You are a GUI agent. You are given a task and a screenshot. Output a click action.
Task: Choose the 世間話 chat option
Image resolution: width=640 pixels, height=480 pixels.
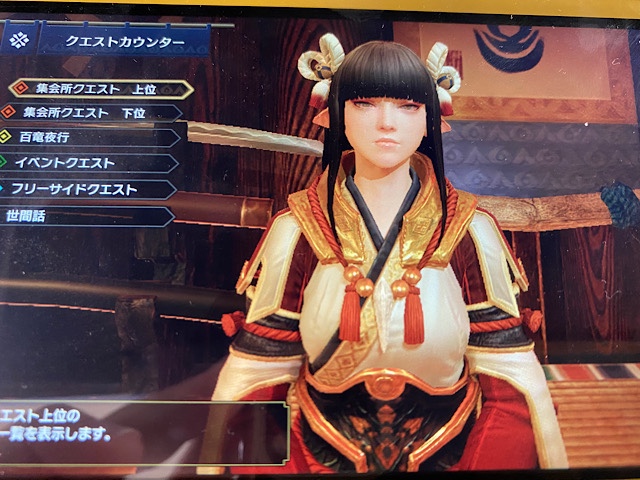coord(32,215)
